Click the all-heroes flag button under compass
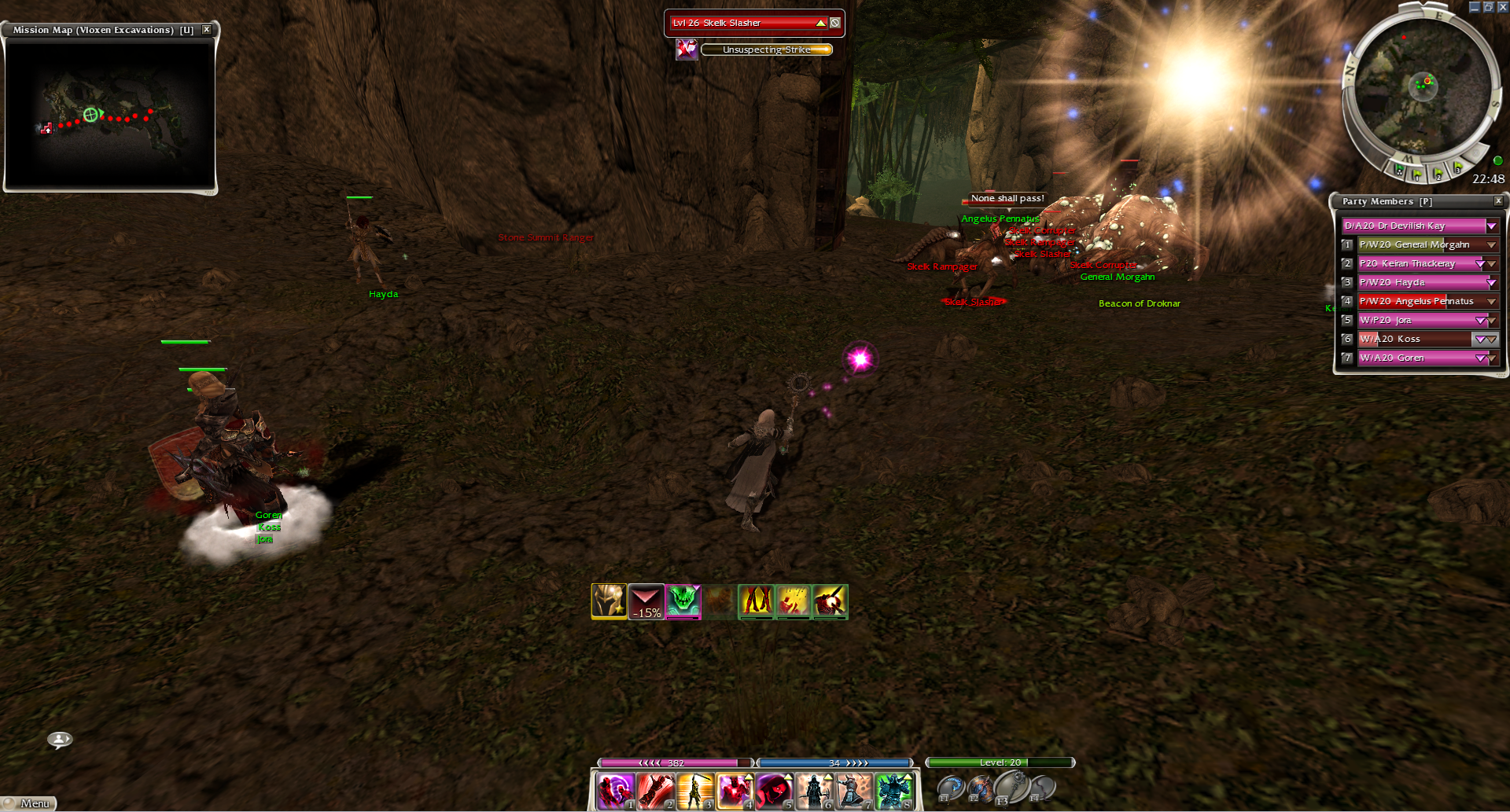This screenshot has width=1510, height=812. (1398, 169)
